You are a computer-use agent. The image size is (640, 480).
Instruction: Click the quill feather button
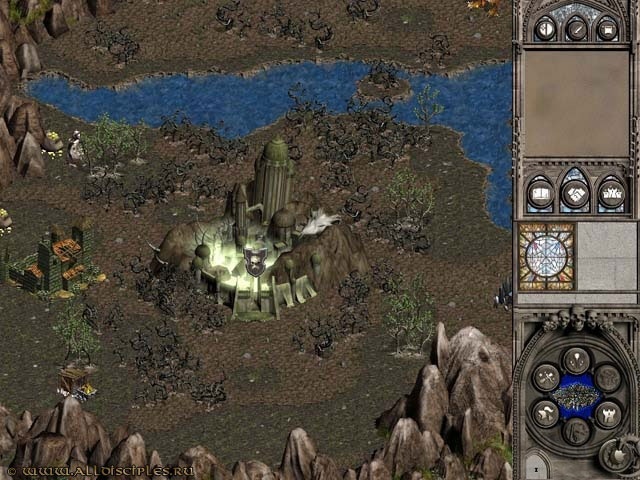coord(575,28)
